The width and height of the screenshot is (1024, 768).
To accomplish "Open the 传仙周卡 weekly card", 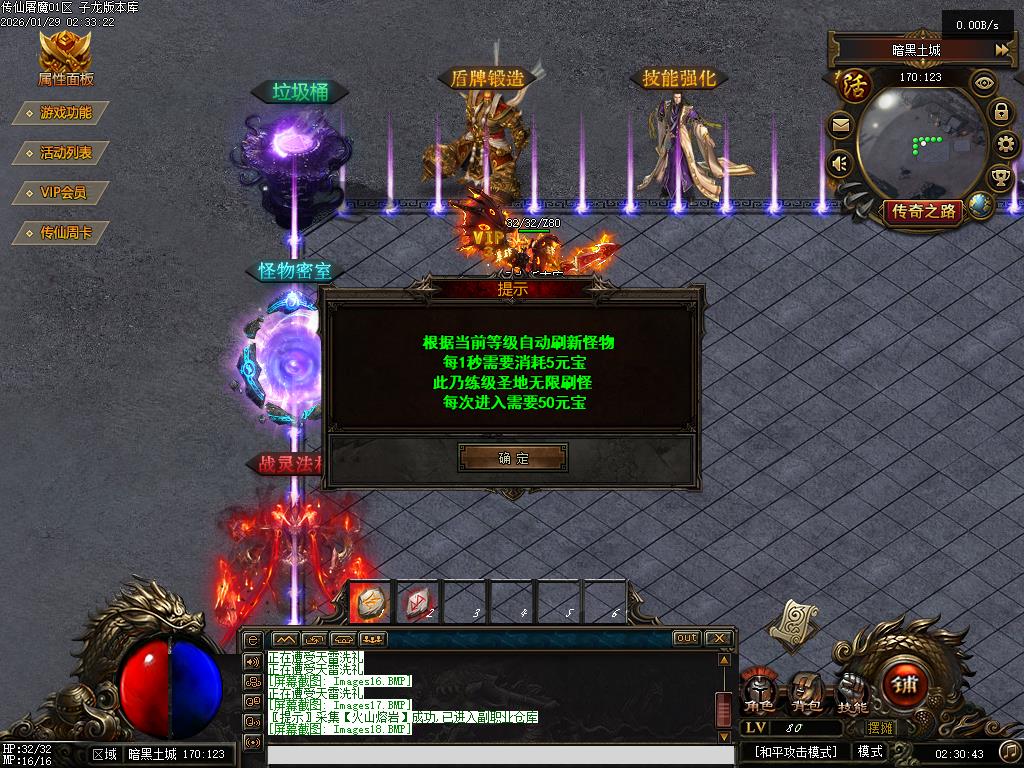I will click(64, 233).
